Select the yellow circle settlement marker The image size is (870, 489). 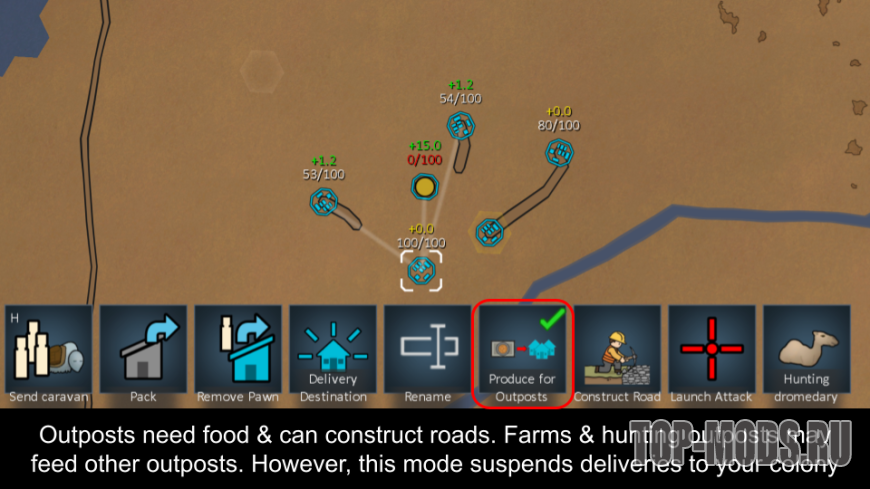tap(424, 186)
